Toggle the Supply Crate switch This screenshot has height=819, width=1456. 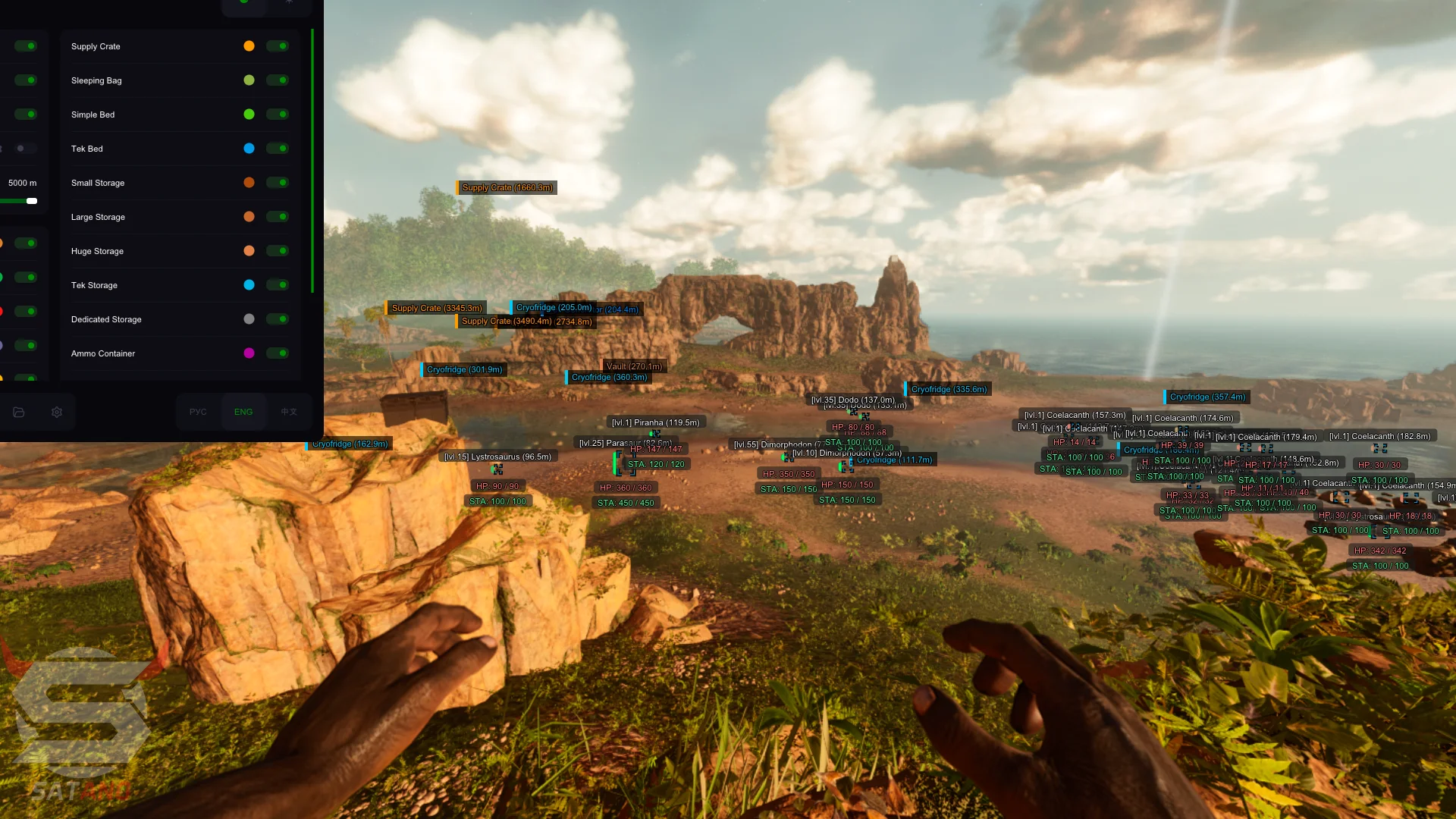(x=278, y=46)
